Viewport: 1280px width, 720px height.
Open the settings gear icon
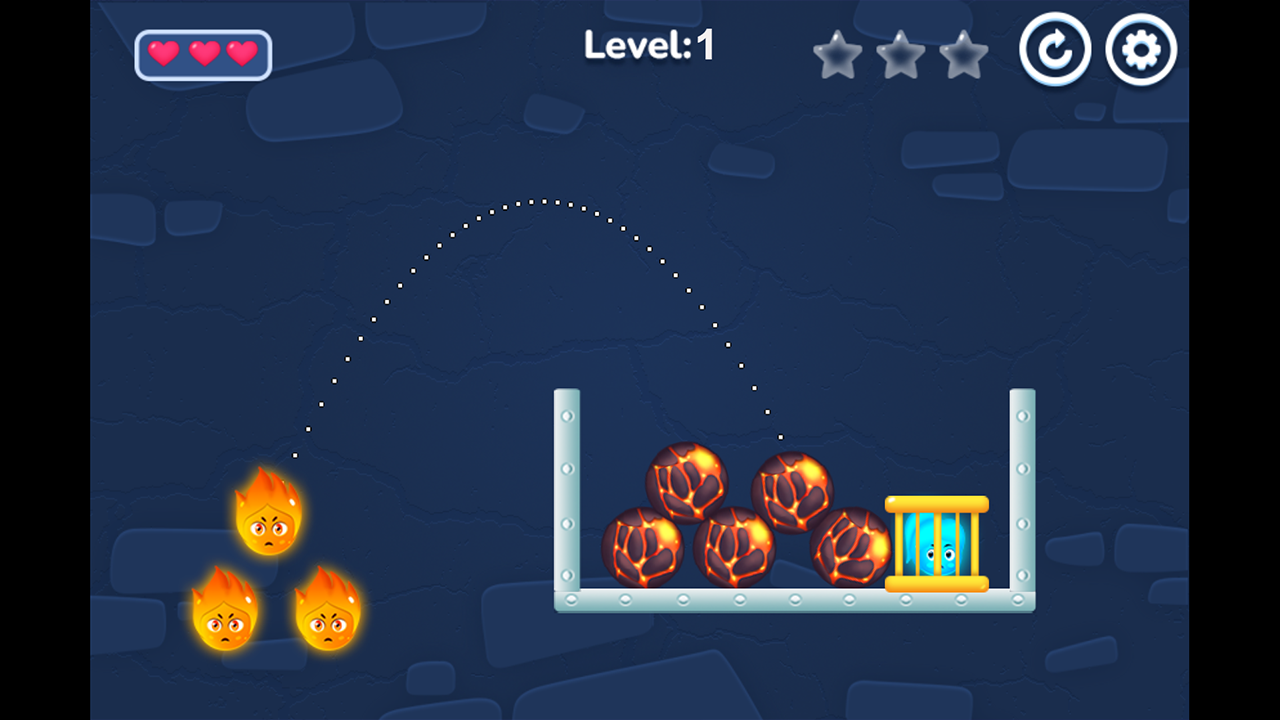pos(1141,49)
